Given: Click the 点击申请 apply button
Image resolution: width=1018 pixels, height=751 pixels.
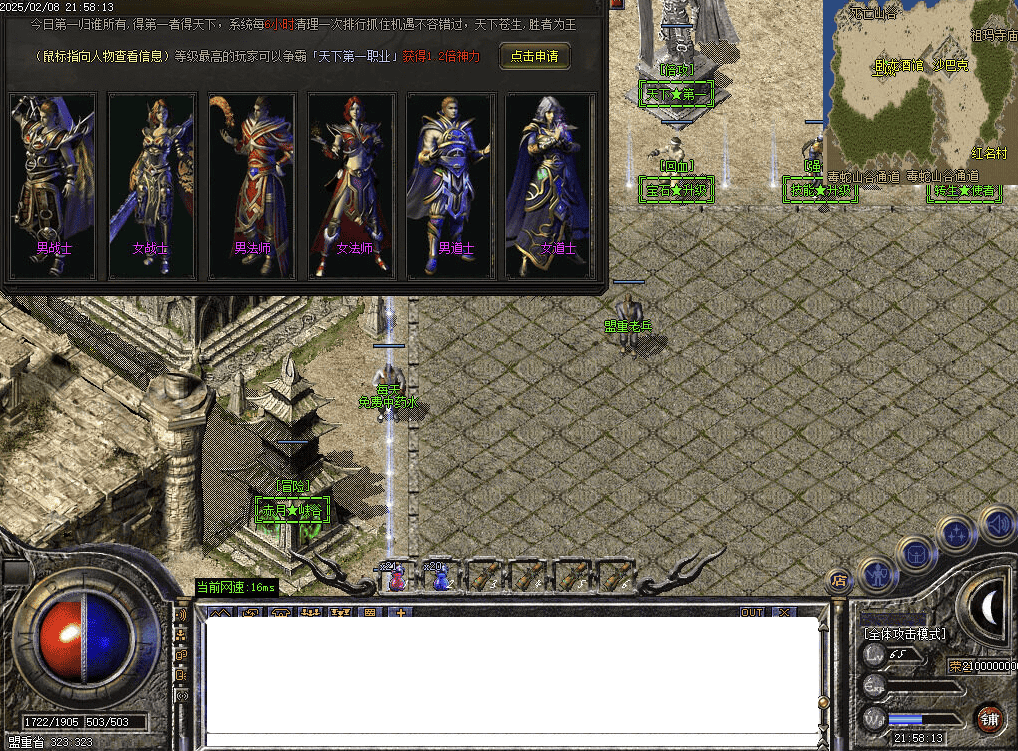Looking at the screenshot, I should coord(535,56).
